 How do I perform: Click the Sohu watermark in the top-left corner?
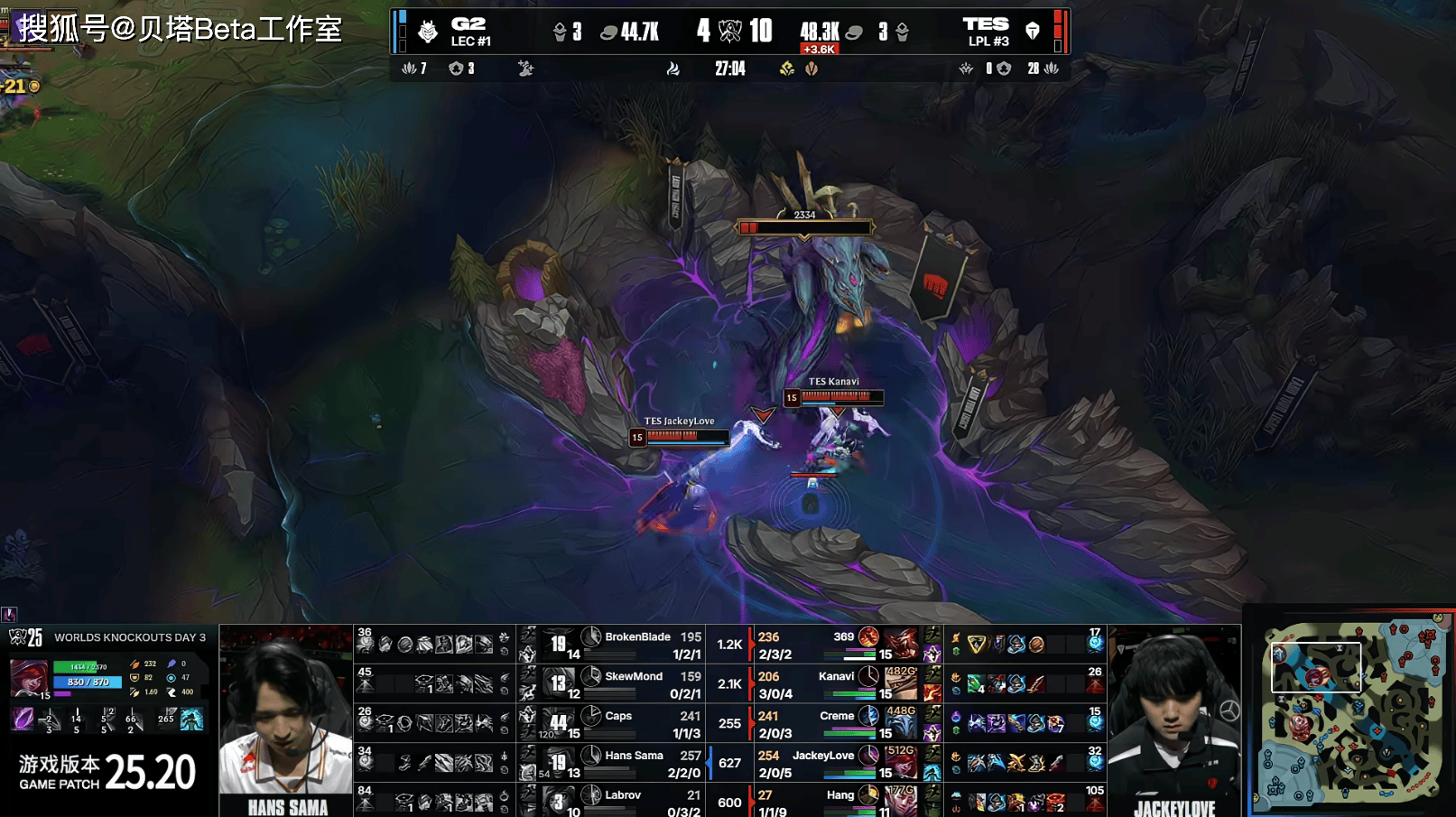point(181,29)
